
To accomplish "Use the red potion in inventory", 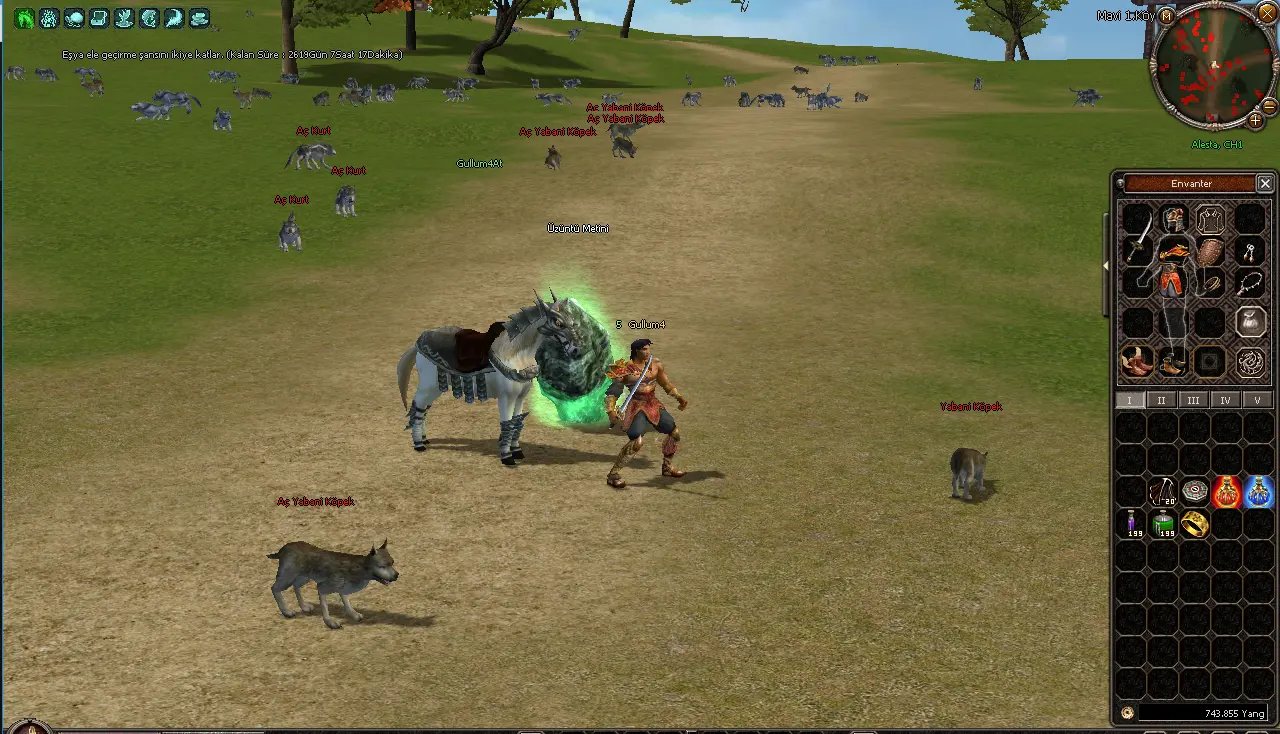I will coord(1227,492).
